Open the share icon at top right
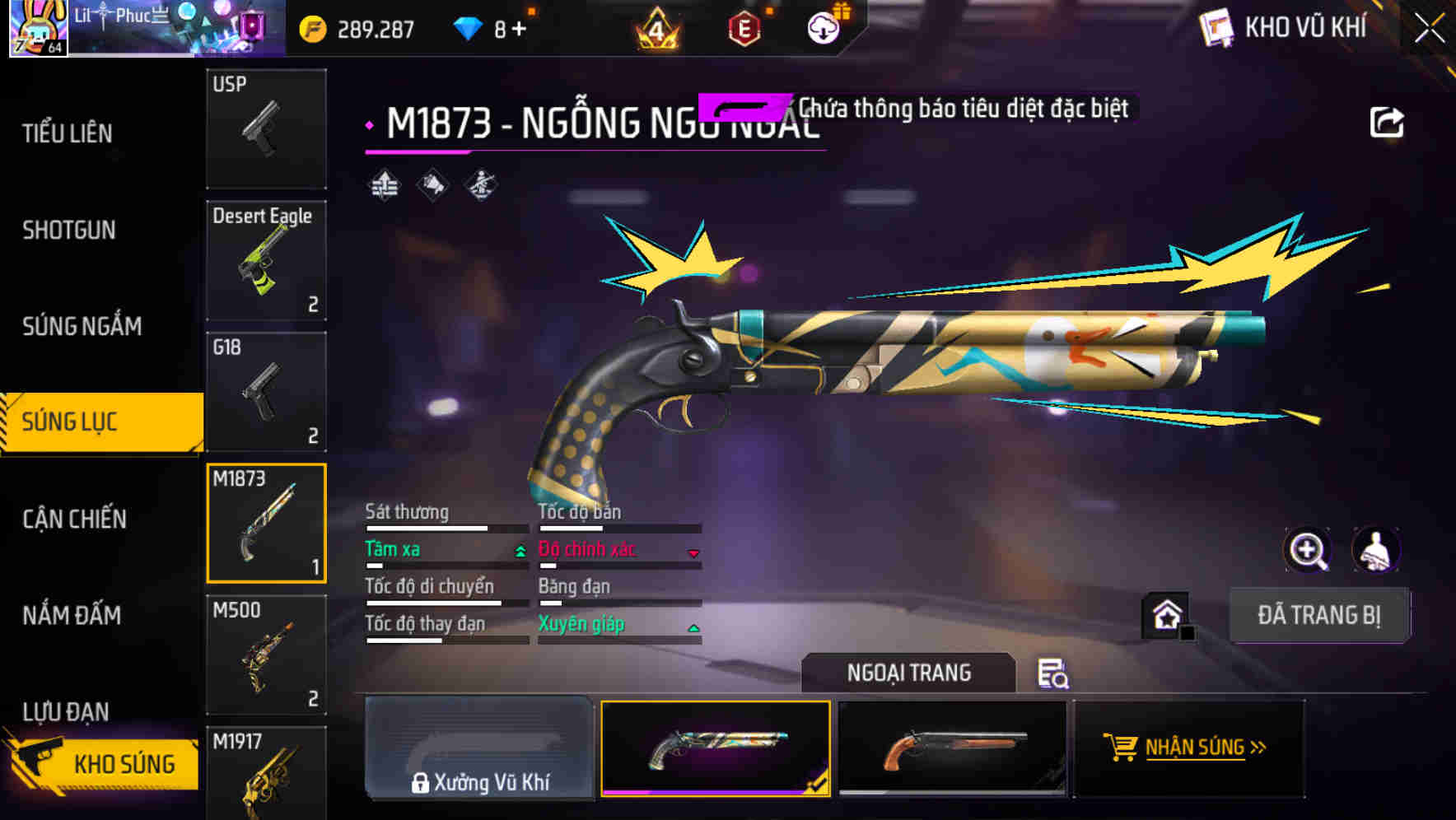Image resolution: width=1456 pixels, height=820 pixels. point(1388,120)
